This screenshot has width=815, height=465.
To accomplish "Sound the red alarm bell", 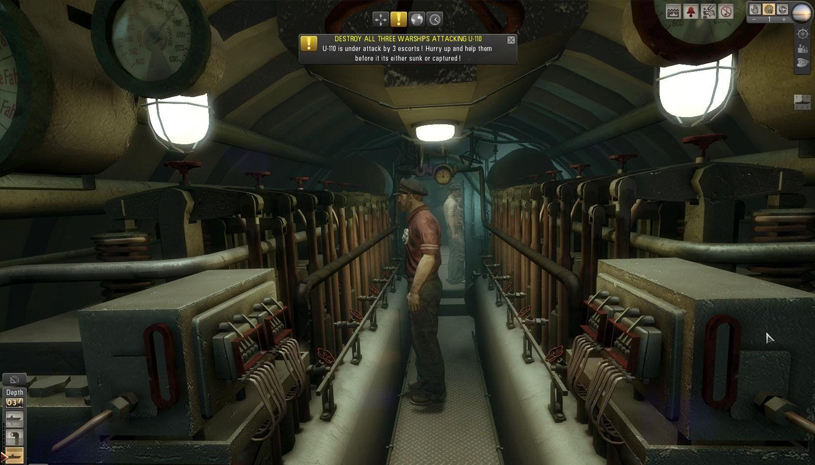I will (691, 12).
